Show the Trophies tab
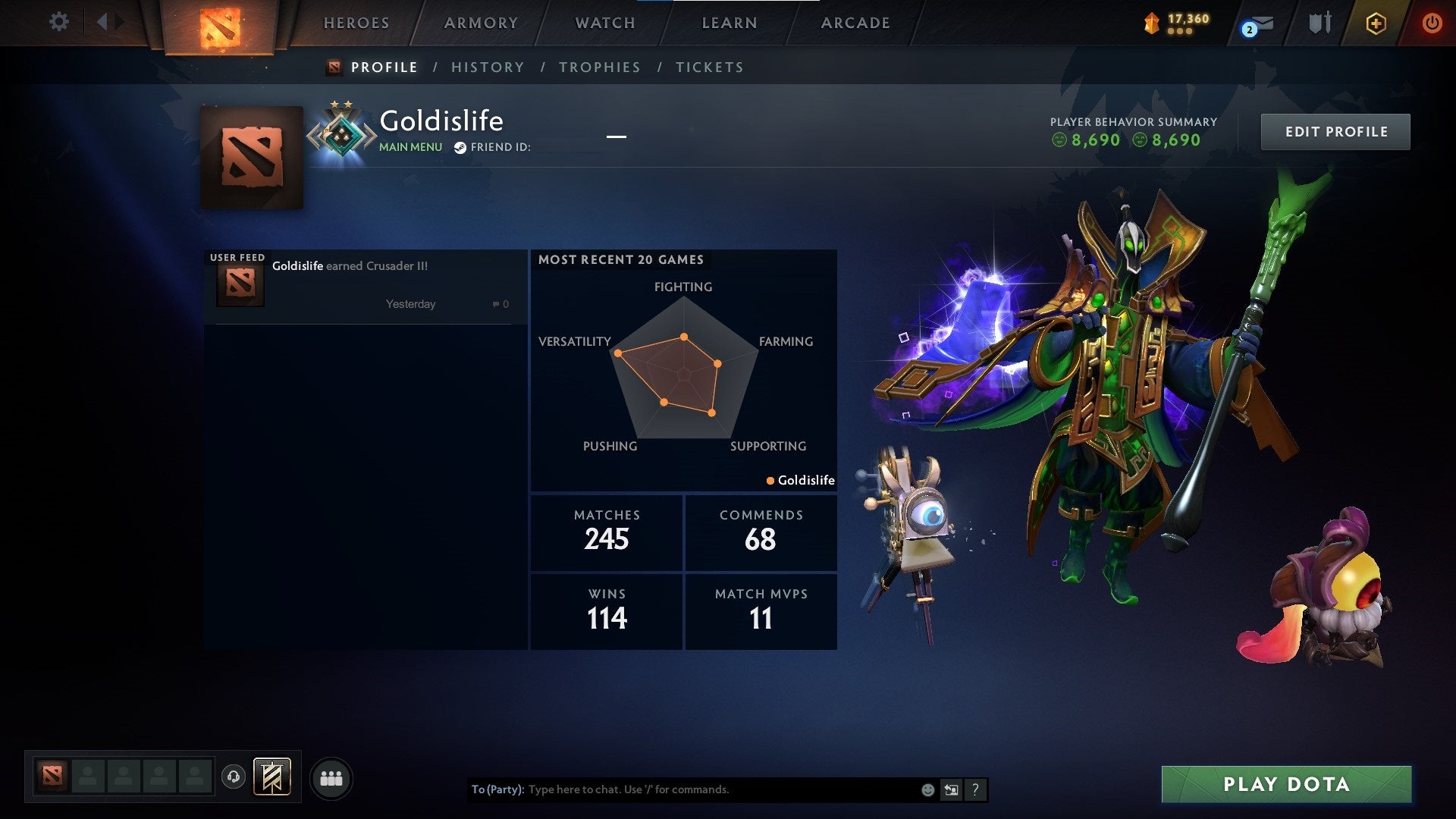 pos(599,67)
